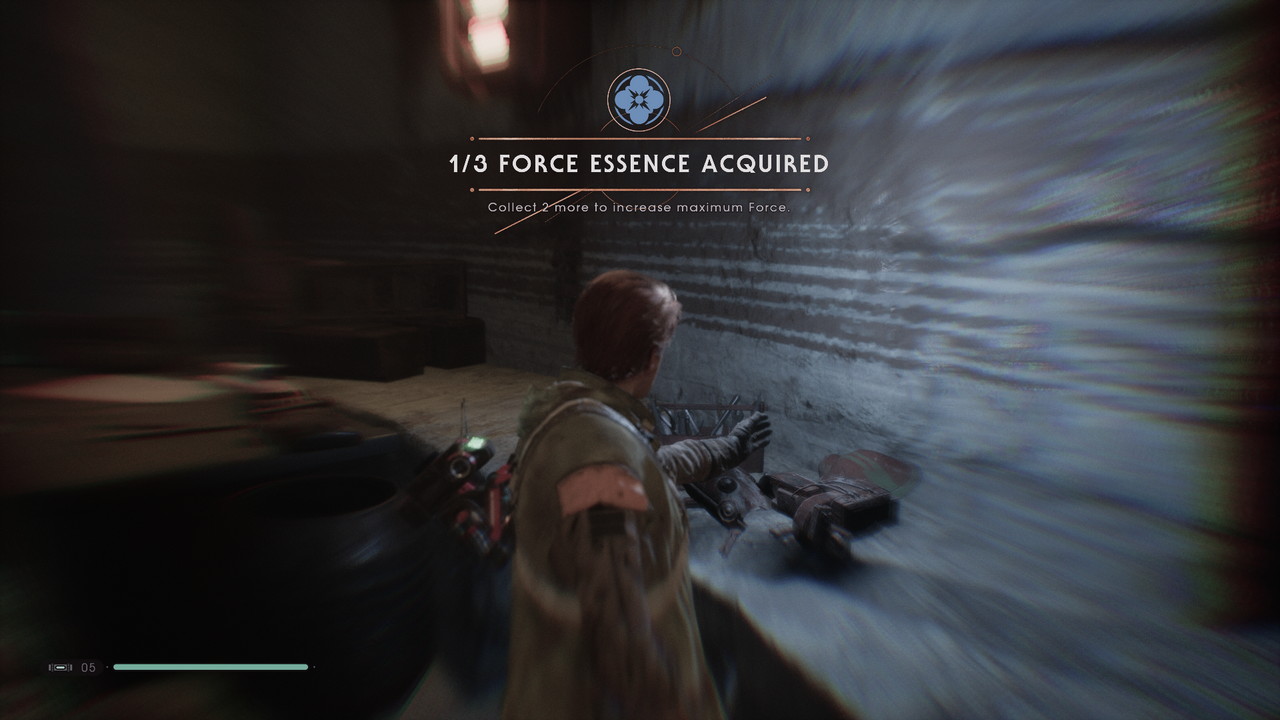Click the green Force meter bar
This screenshot has height=720, width=1280.
click(210, 667)
